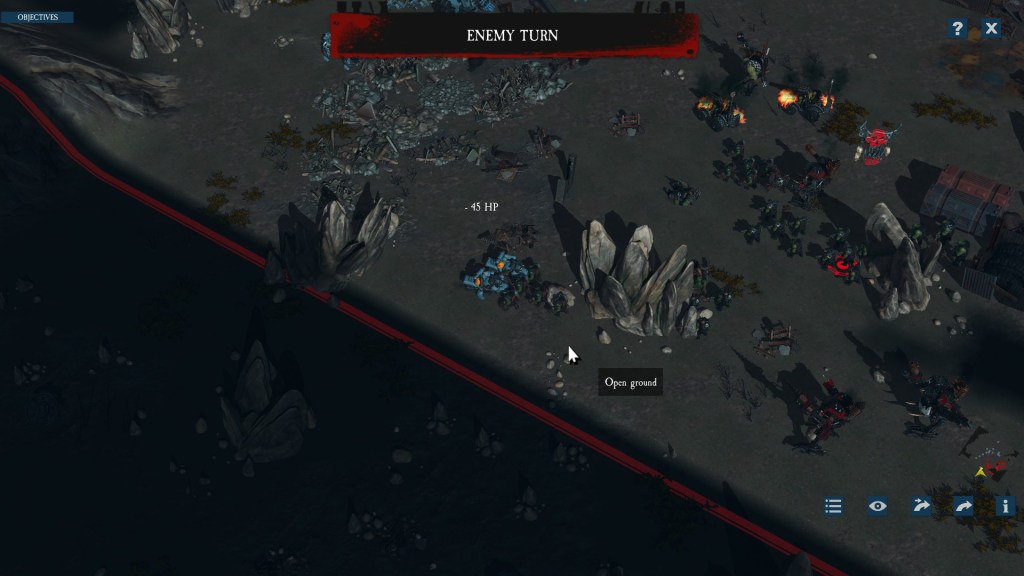Screen dimensions: 1024x576
Task: Click the double-arrow next unit icon
Action: [921, 506]
